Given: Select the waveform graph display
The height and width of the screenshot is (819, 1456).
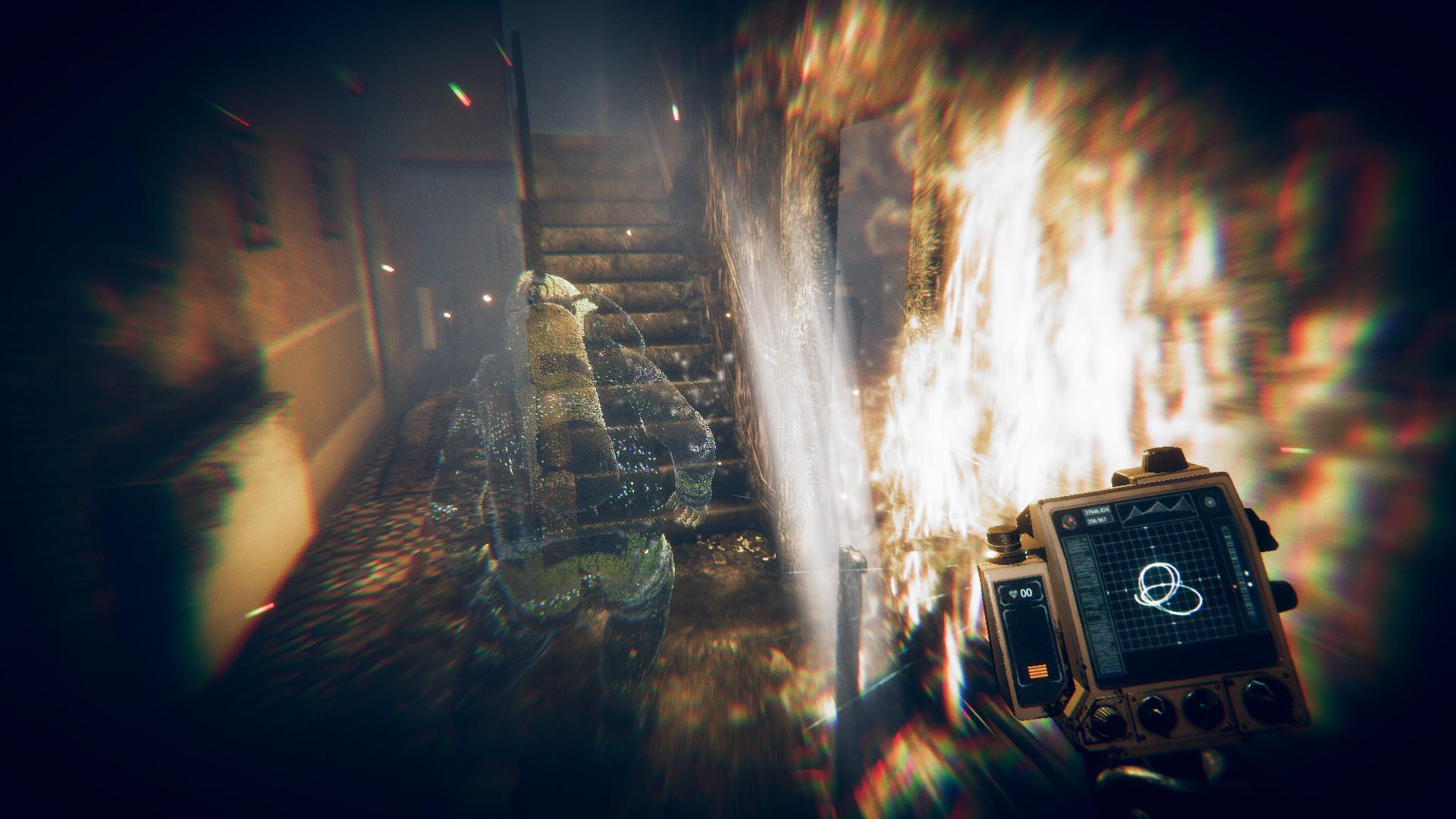Looking at the screenshot, I should click(1157, 510).
